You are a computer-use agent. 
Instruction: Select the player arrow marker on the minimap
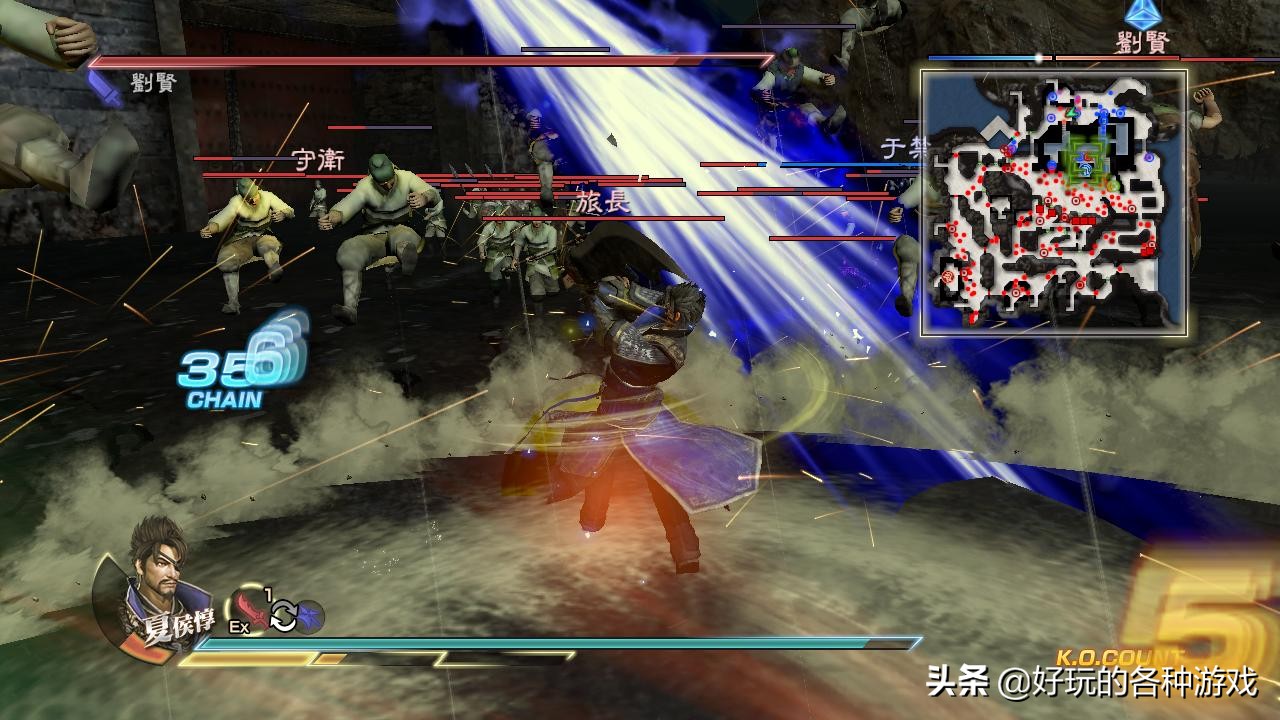pyautogui.click(x=1085, y=169)
